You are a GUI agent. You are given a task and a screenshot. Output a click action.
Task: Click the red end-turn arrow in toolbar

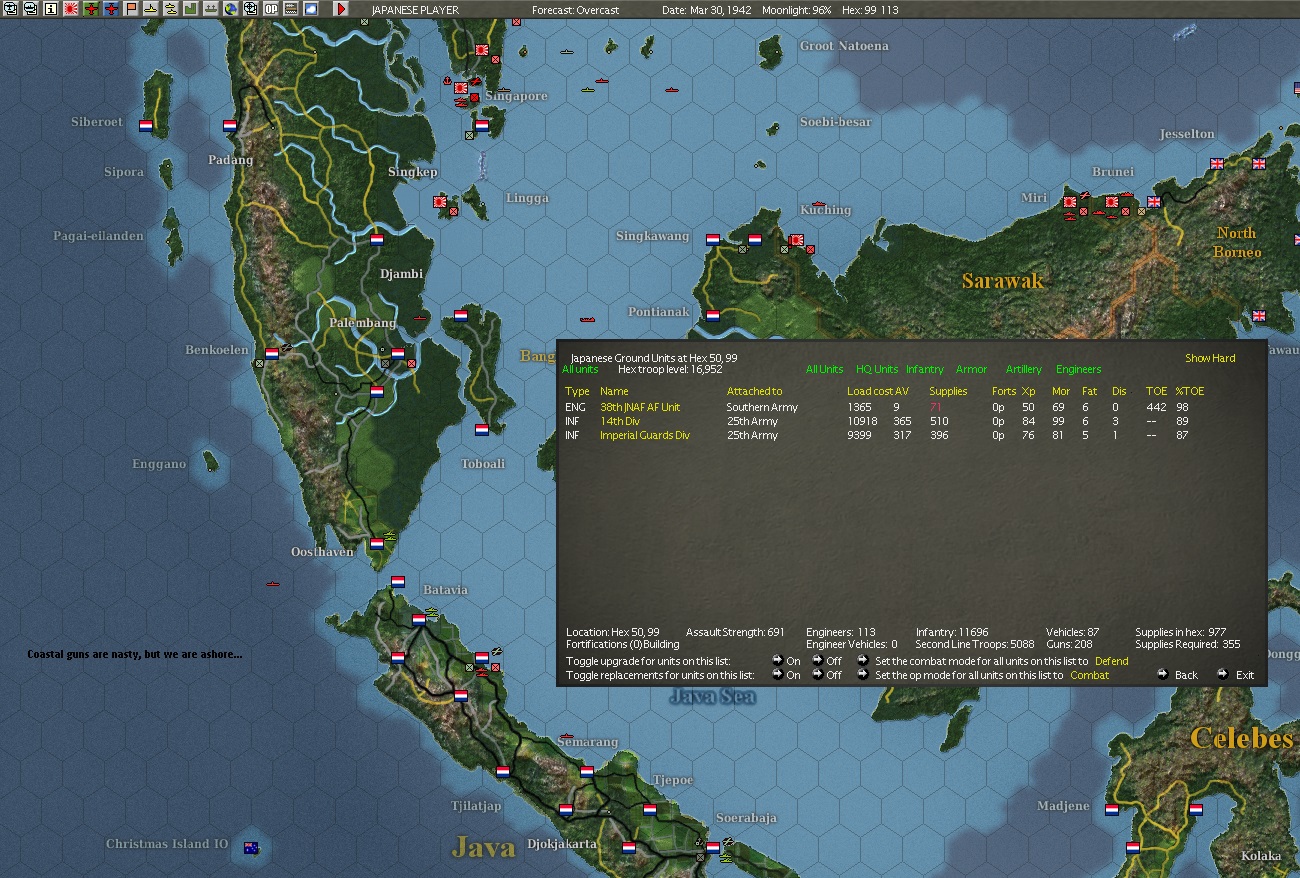341,8
